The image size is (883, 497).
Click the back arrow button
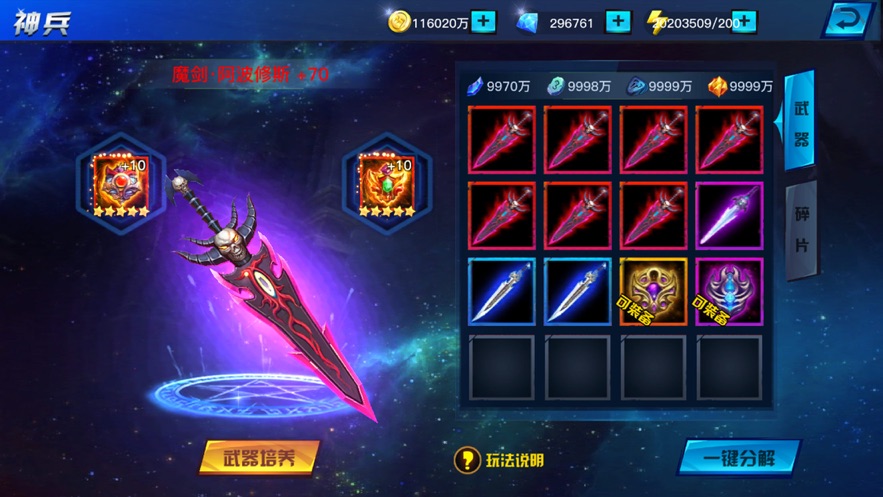pos(848,20)
